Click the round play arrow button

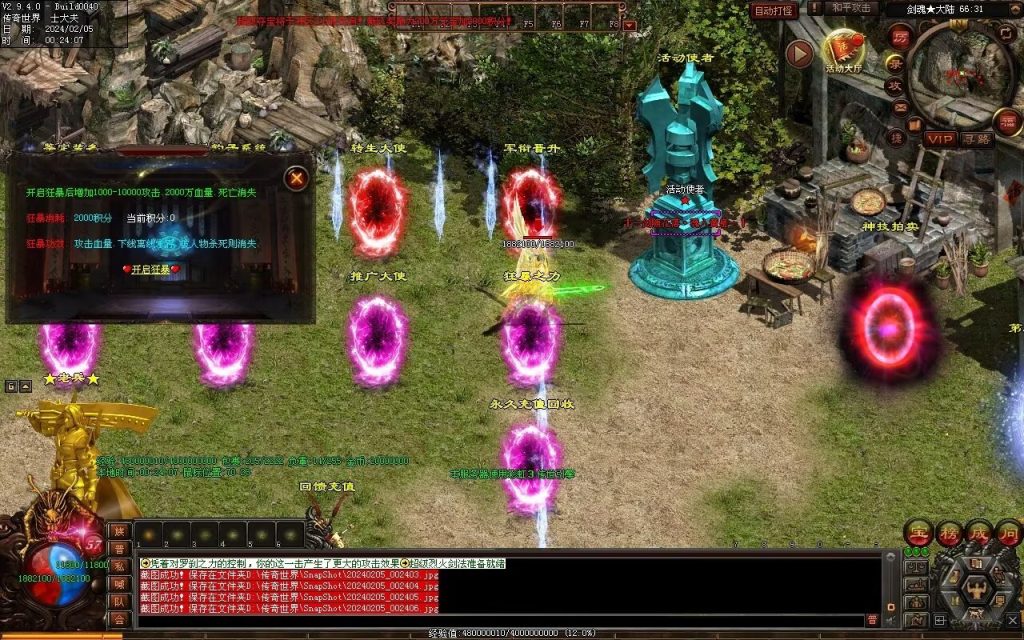(799, 53)
